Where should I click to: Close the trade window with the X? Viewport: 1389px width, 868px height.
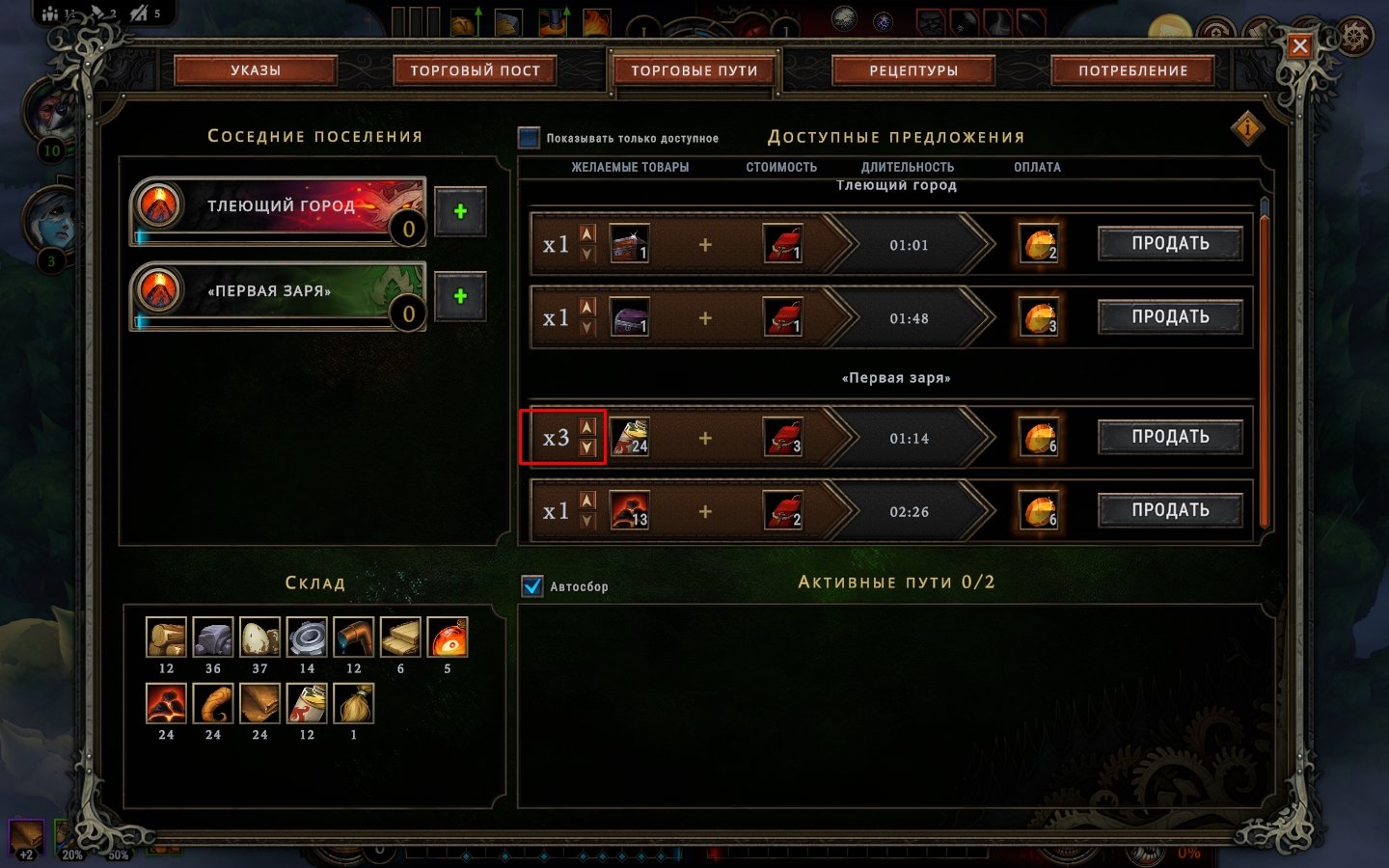coord(1299,45)
